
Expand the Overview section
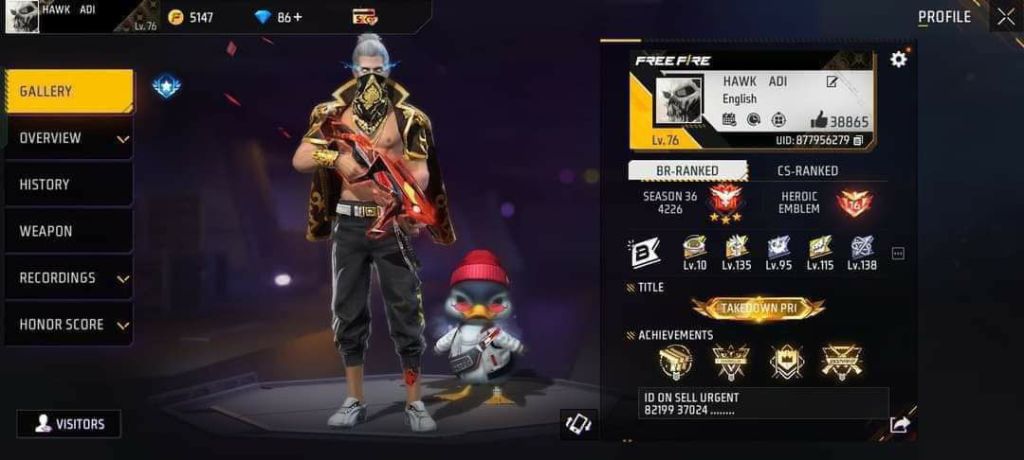[x=69, y=138]
